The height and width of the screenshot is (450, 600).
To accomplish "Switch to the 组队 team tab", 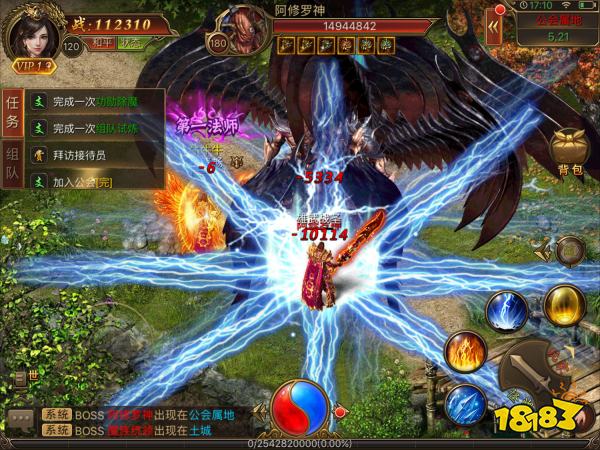I will (13, 164).
